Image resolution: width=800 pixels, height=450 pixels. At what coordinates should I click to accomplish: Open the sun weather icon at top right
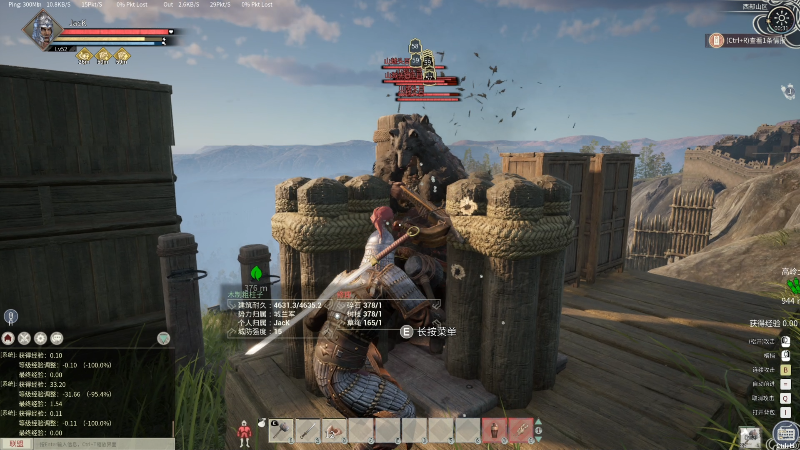[x=779, y=16]
